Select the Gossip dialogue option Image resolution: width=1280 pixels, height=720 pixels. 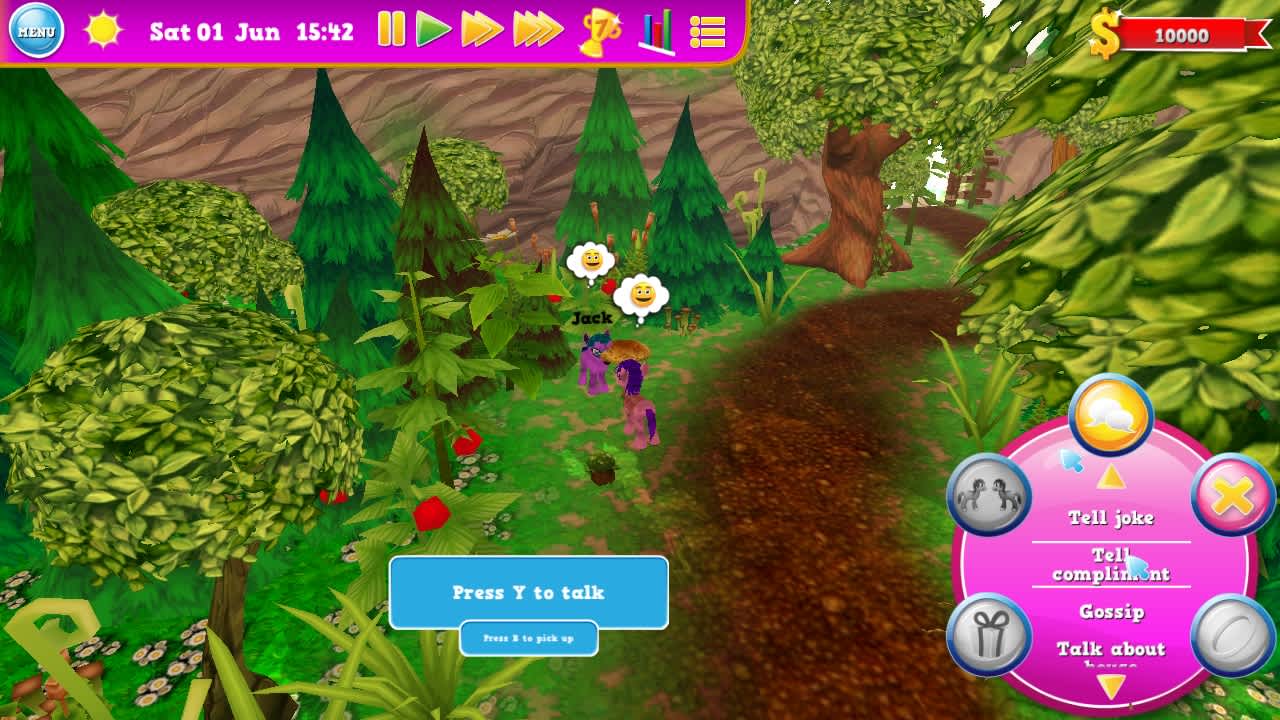click(x=1110, y=612)
